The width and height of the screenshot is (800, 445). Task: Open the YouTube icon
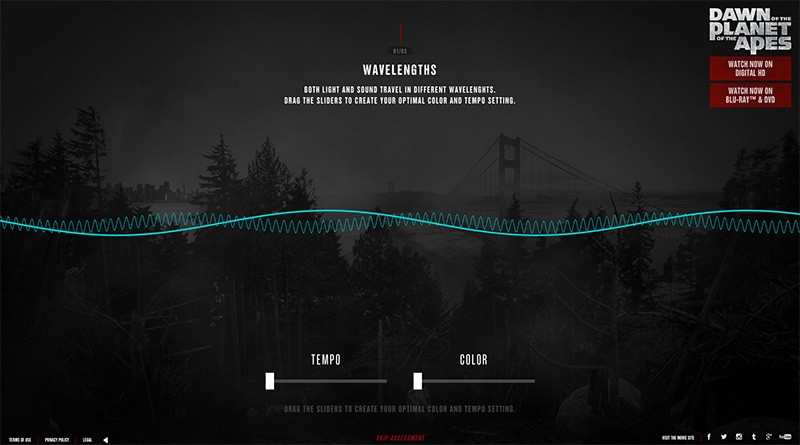coord(784,437)
